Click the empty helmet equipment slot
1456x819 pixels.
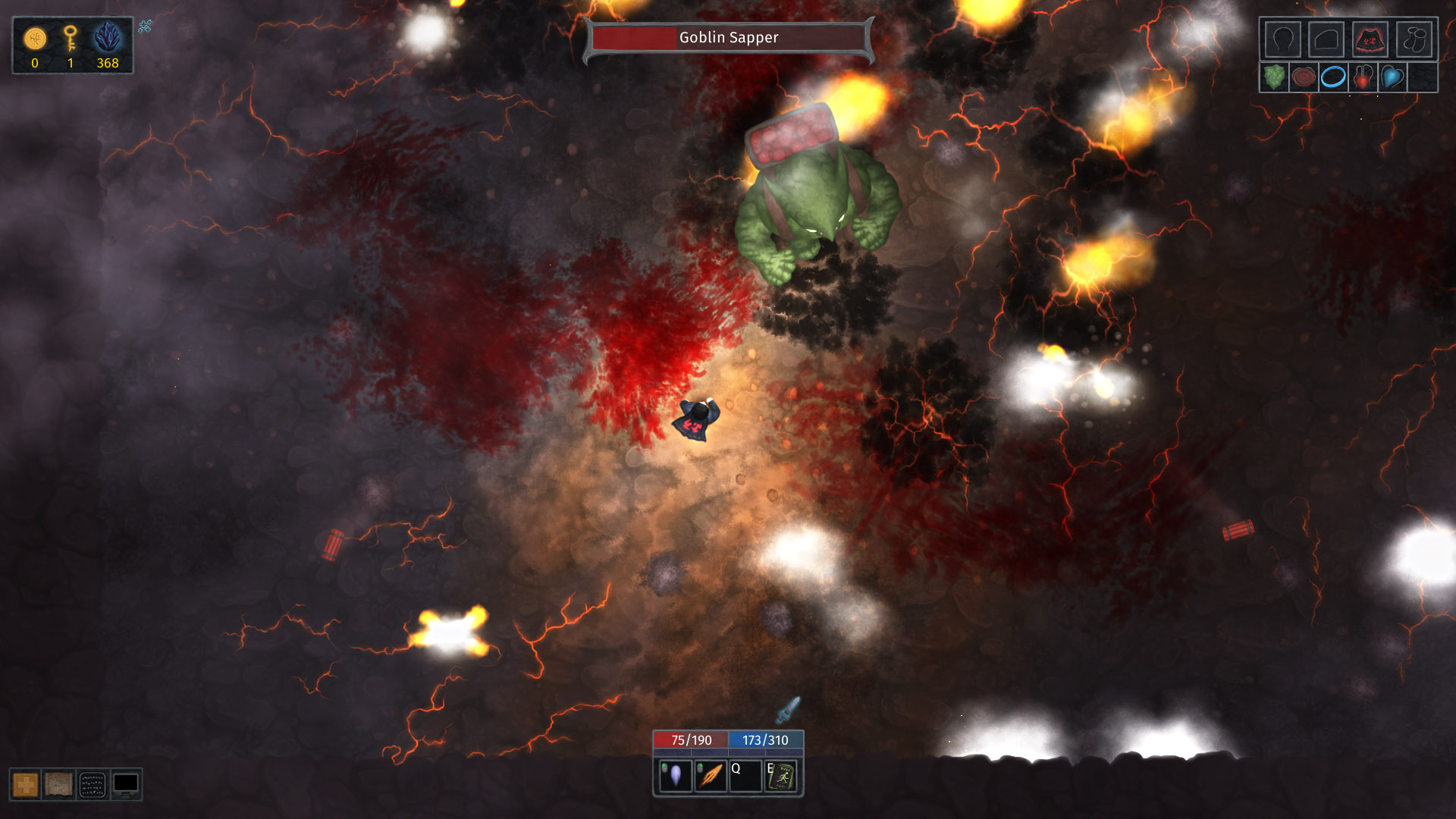(x=1282, y=40)
